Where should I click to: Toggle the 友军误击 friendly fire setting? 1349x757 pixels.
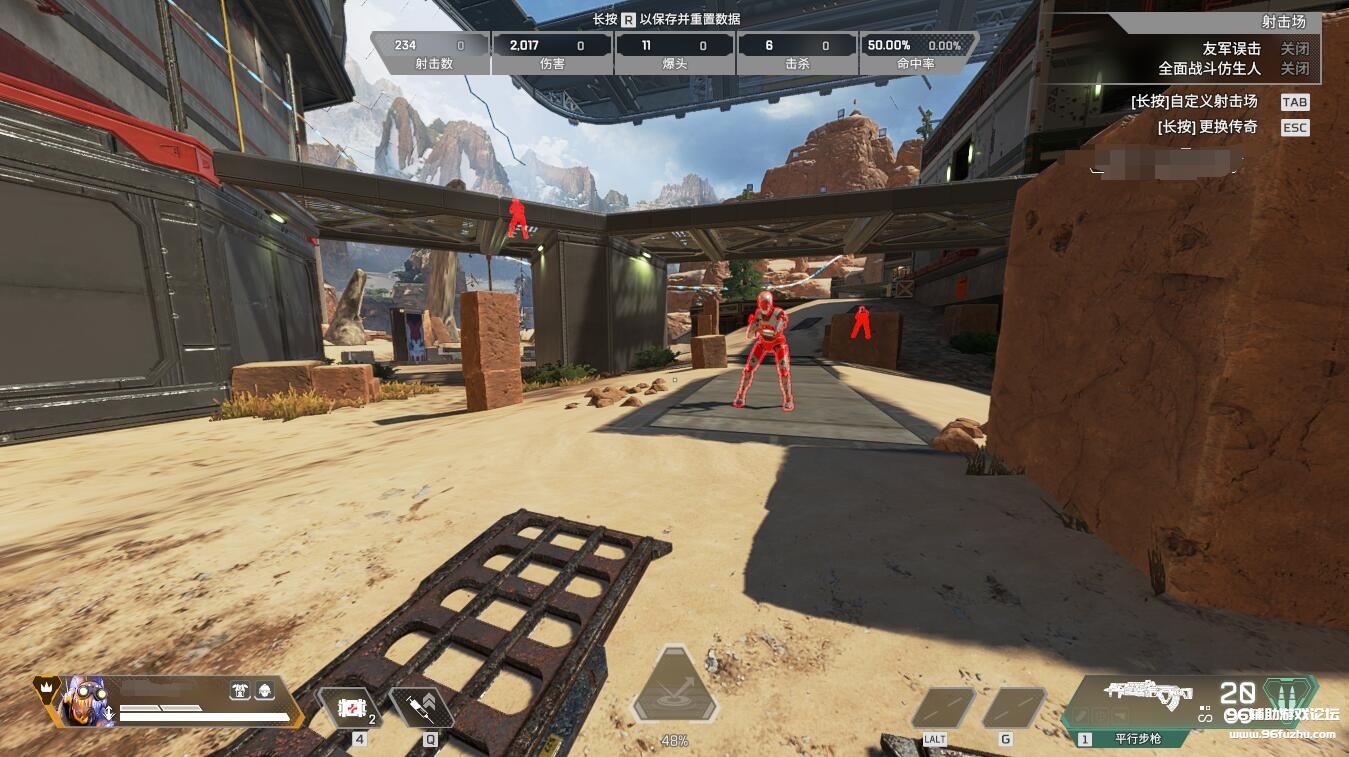(1295, 49)
